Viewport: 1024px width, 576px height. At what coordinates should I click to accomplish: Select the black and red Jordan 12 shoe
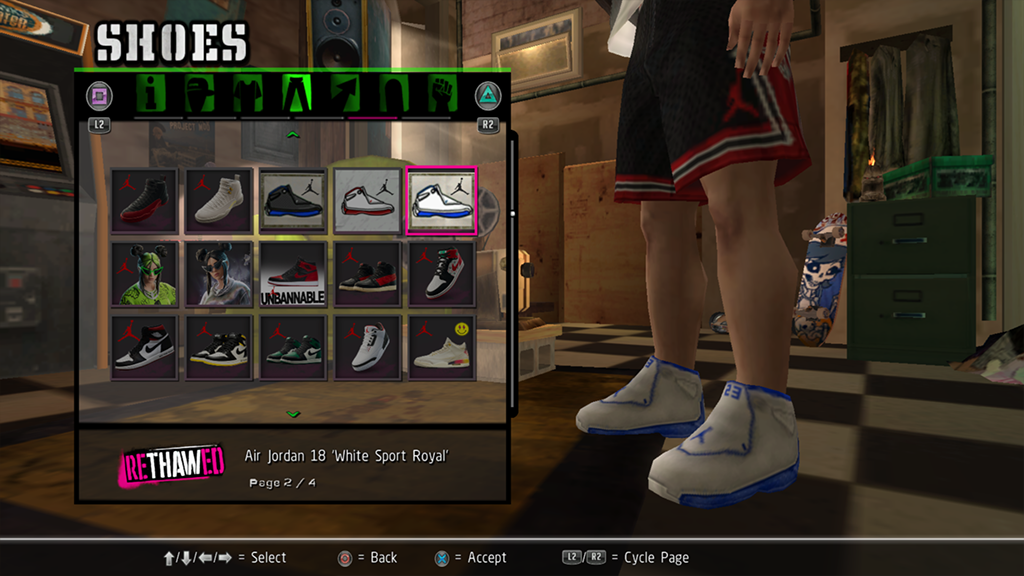click(145, 201)
